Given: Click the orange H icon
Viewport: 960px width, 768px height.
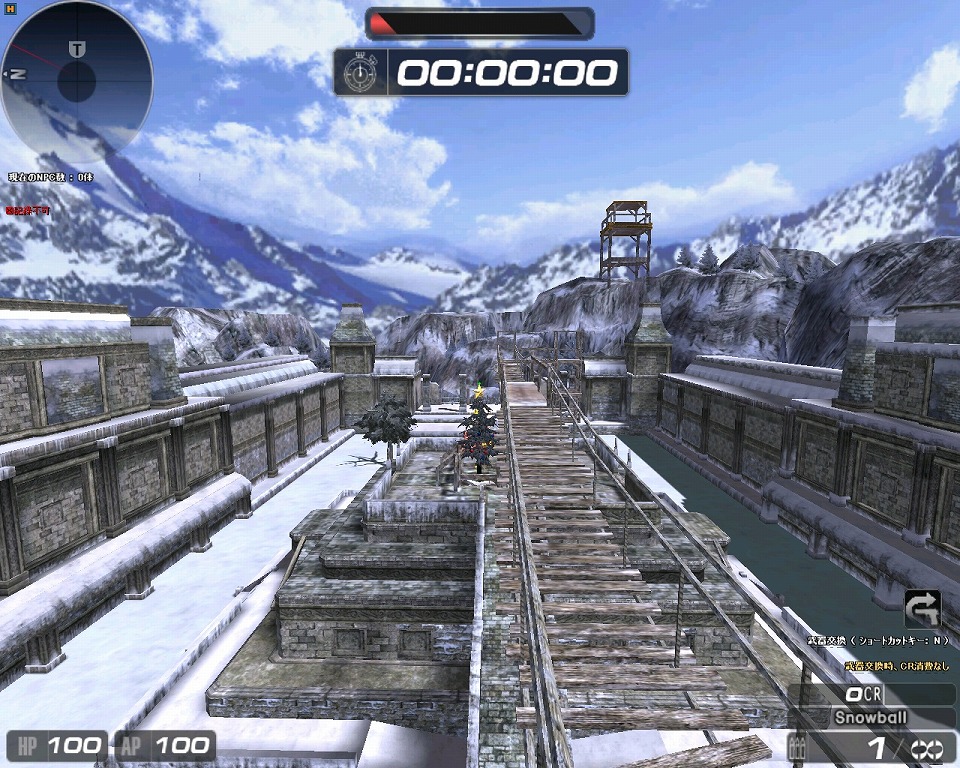Looking at the screenshot, I should 8,8.
